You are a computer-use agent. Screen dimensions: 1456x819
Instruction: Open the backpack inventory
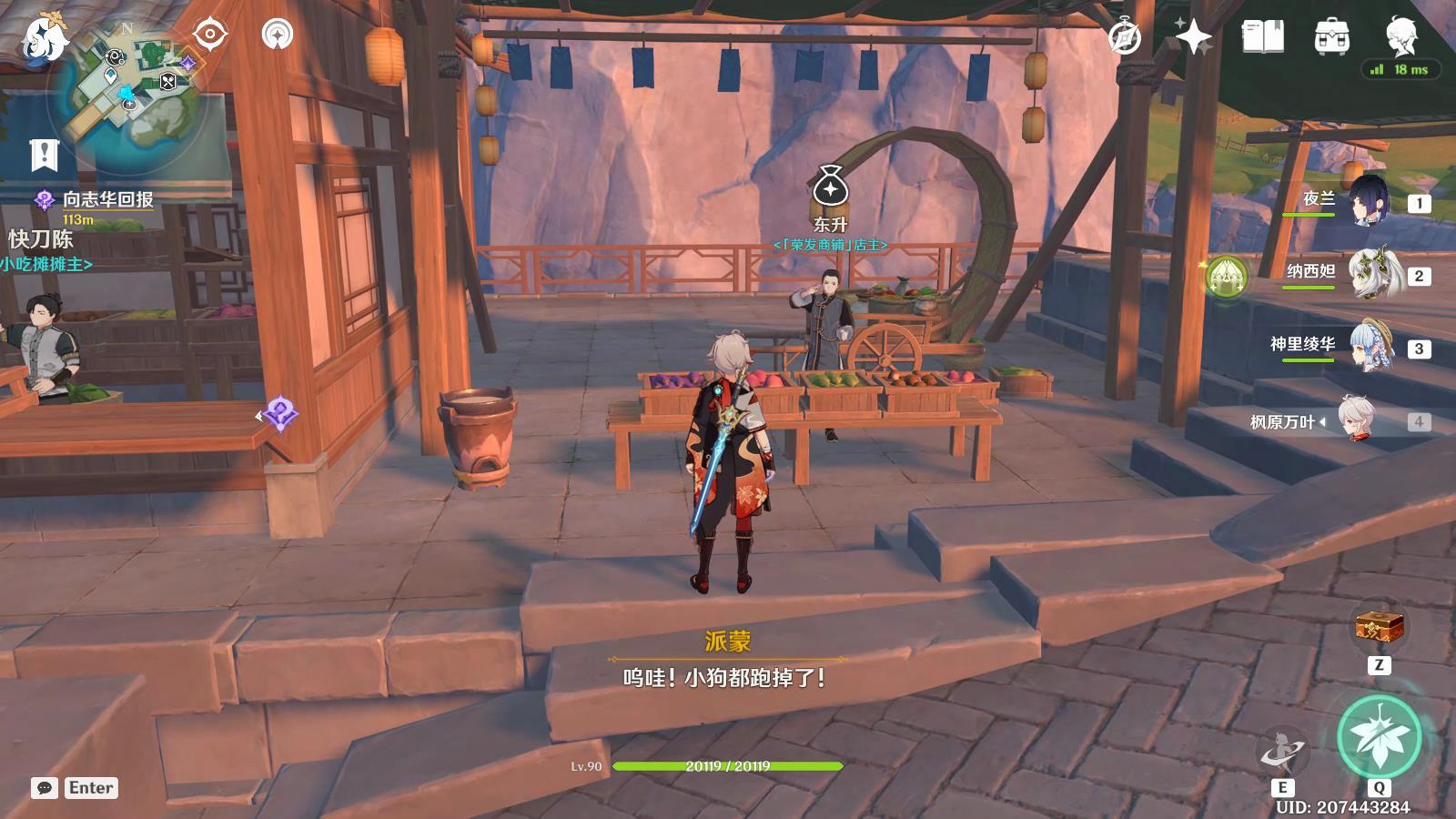1331,37
